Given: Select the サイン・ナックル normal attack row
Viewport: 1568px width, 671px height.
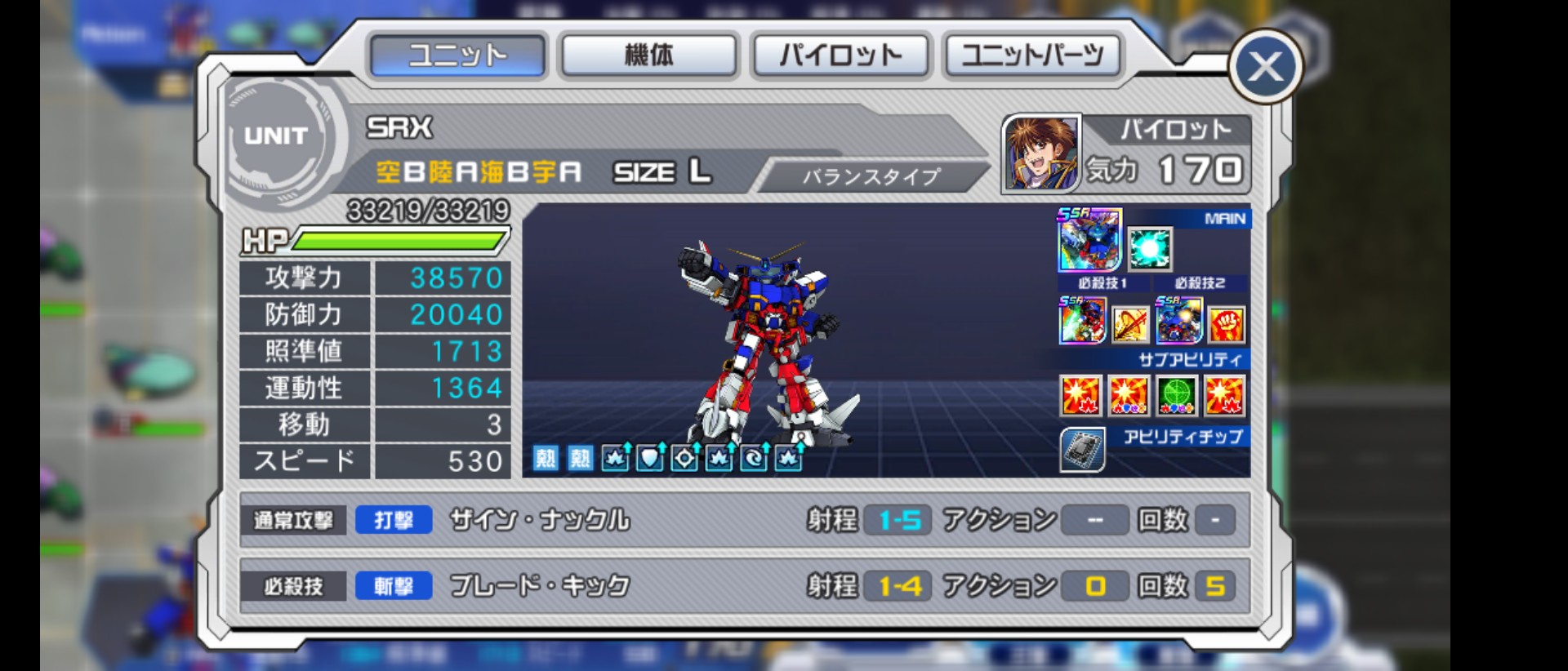Looking at the screenshot, I should click(x=743, y=520).
